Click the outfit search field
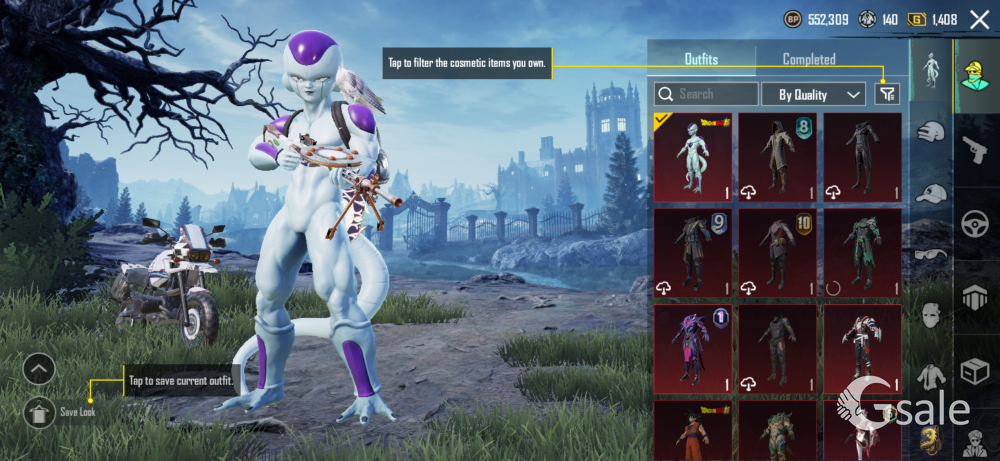 [x=707, y=94]
